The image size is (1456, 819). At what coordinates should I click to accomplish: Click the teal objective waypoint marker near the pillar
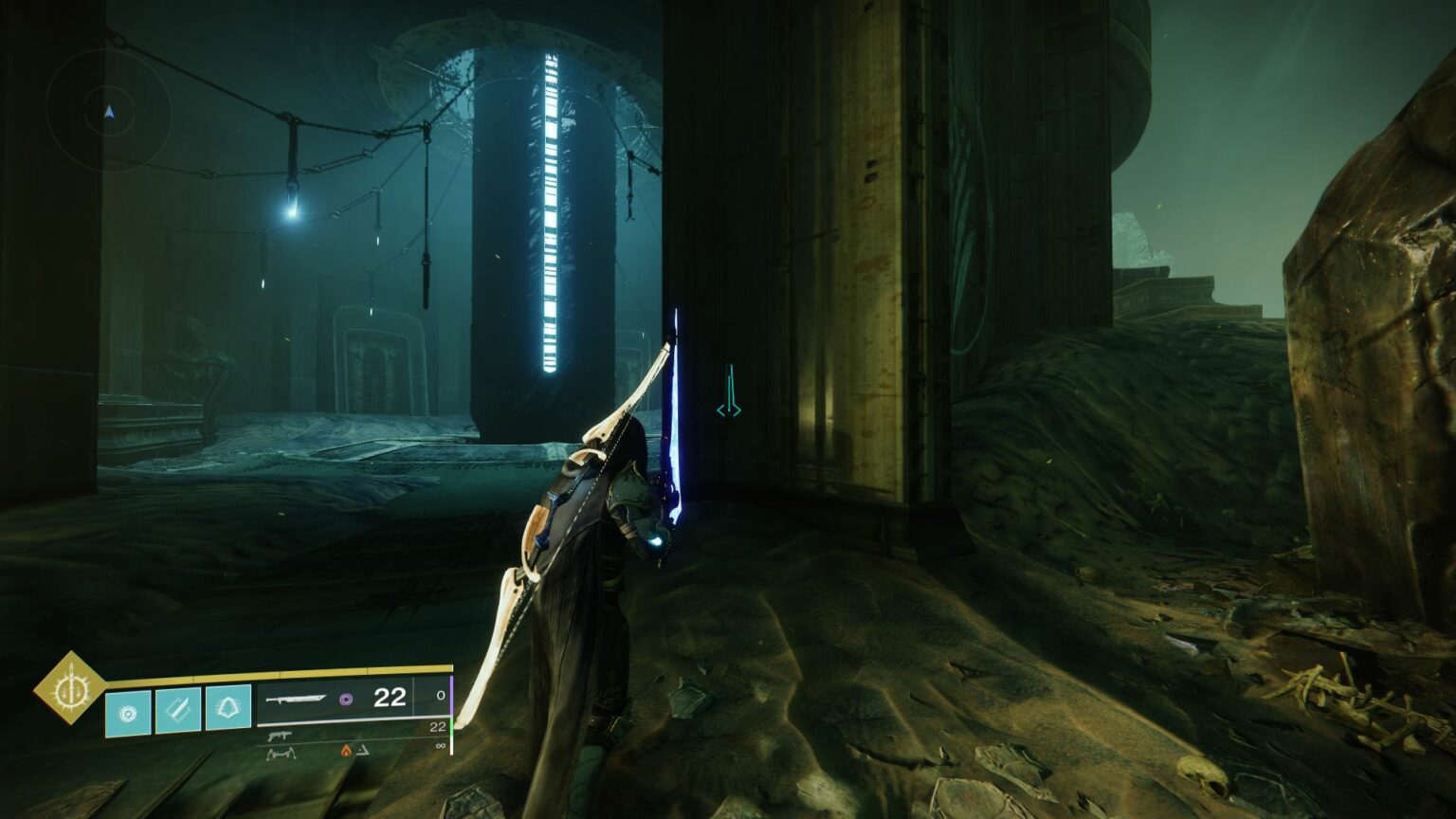point(728,389)
